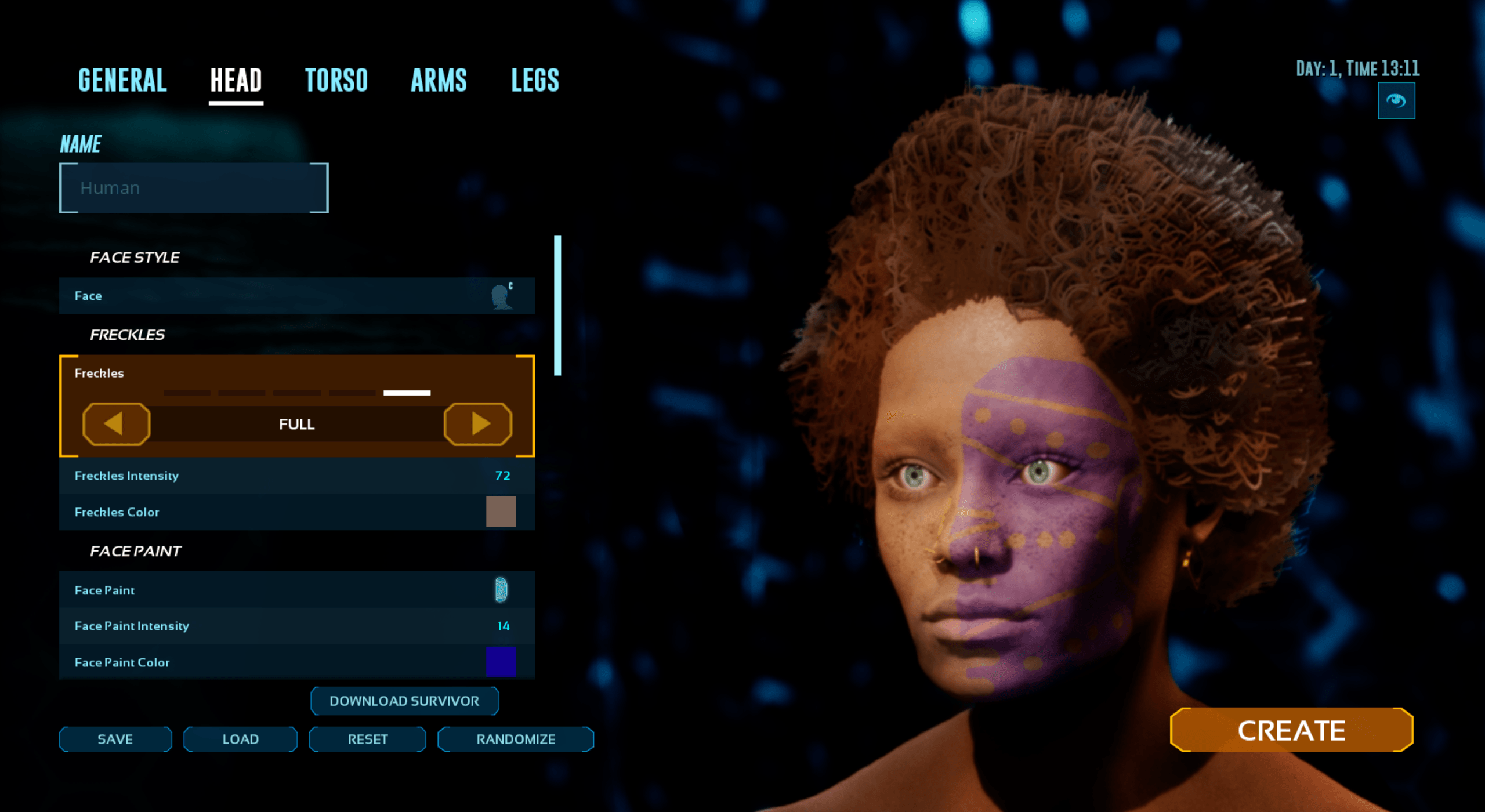Switch to the General tab
The width and height of the screenshot is (1485, 812).
122,80
